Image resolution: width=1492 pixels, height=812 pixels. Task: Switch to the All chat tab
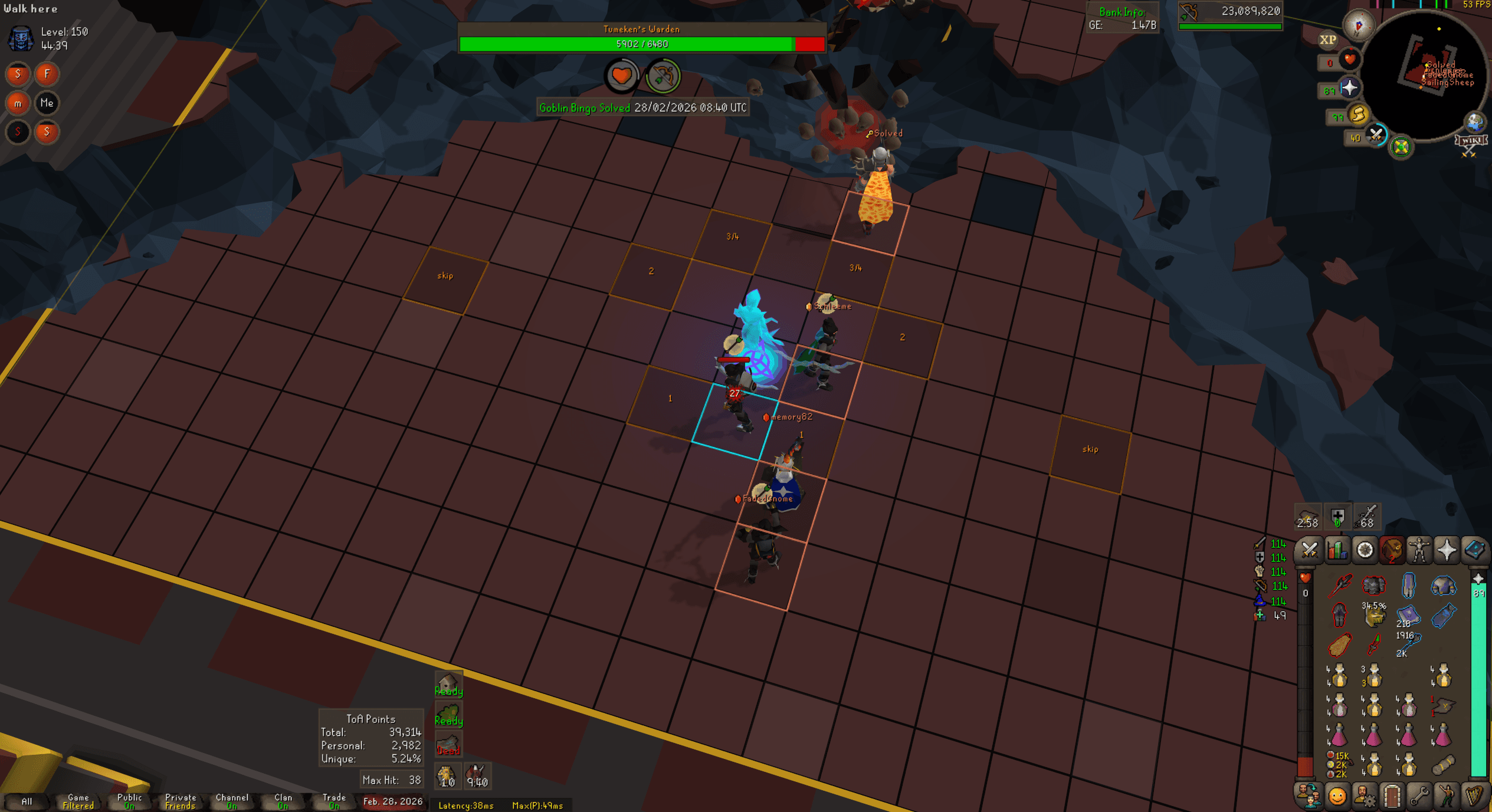pyautogui.click(x=27, y=801)
